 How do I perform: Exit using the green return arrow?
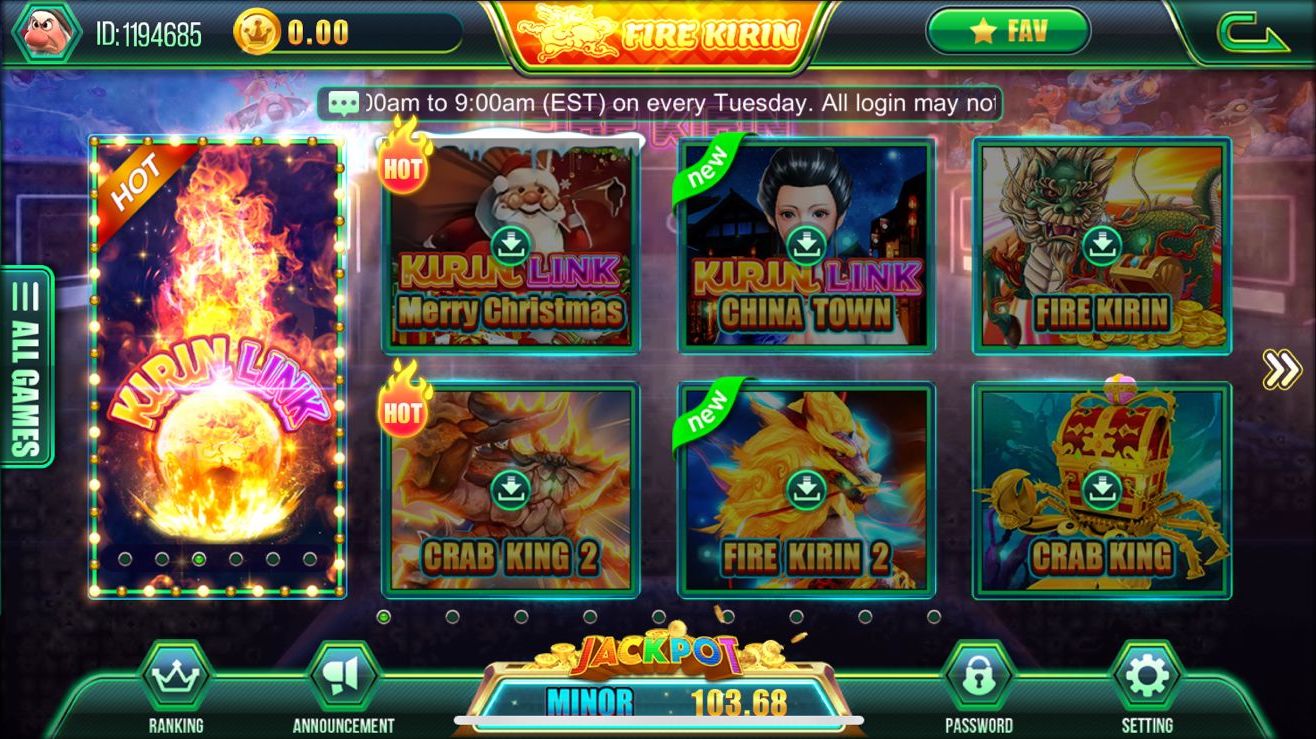[1252, 34]
